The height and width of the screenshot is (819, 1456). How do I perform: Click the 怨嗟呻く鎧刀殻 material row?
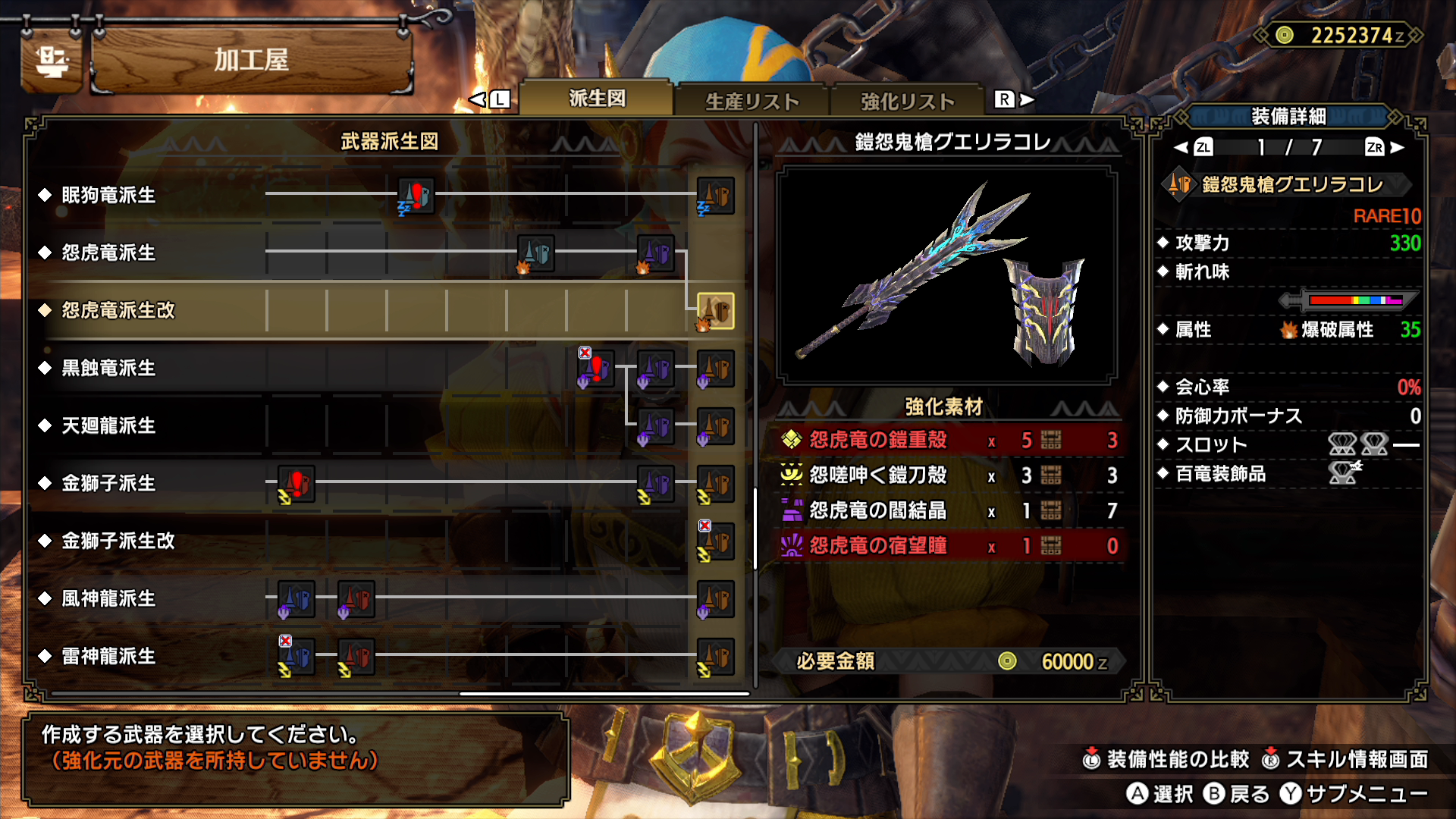point(948,475)
